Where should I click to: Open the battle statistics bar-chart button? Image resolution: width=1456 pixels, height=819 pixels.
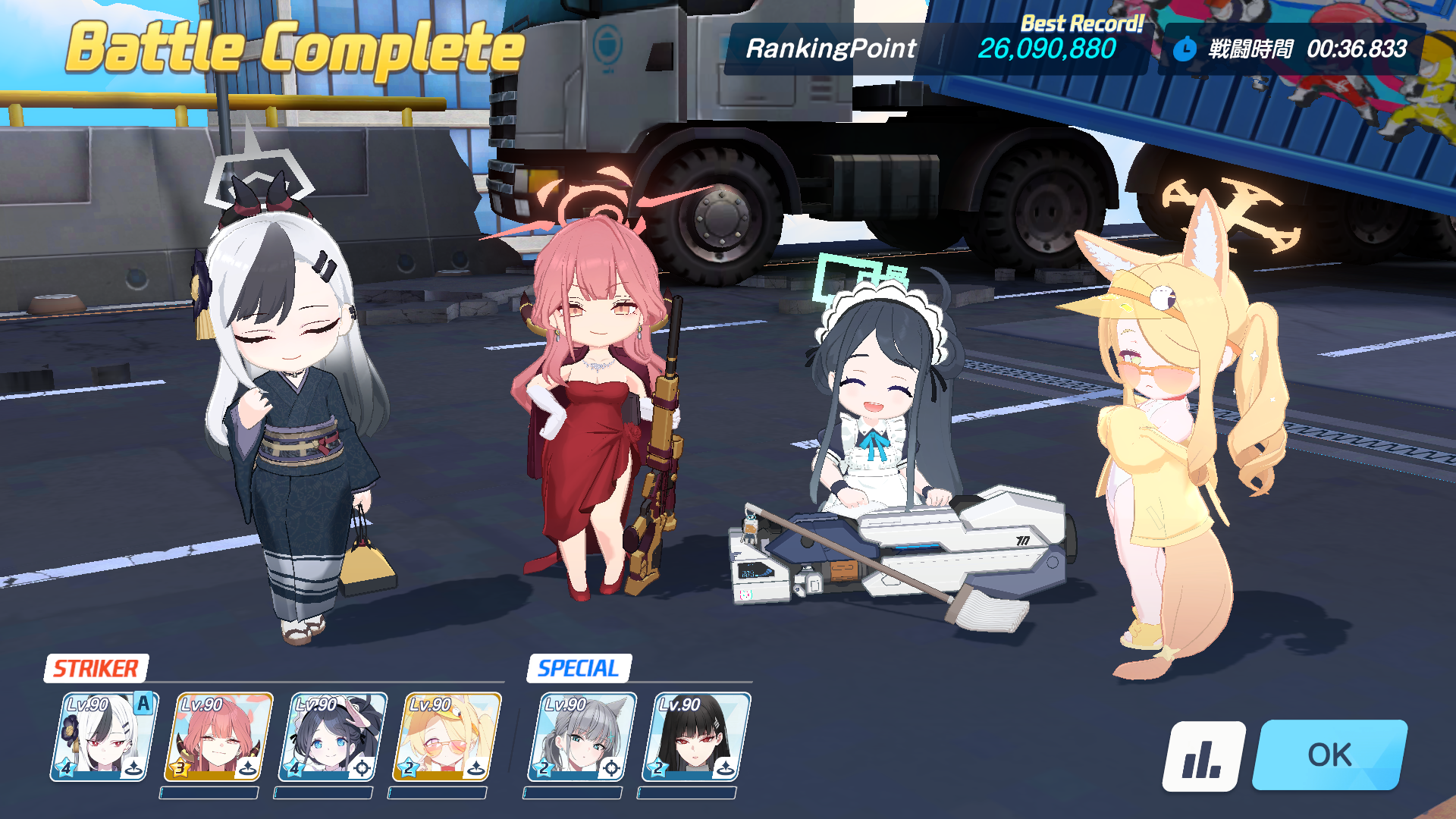(x=1203, y=756)
